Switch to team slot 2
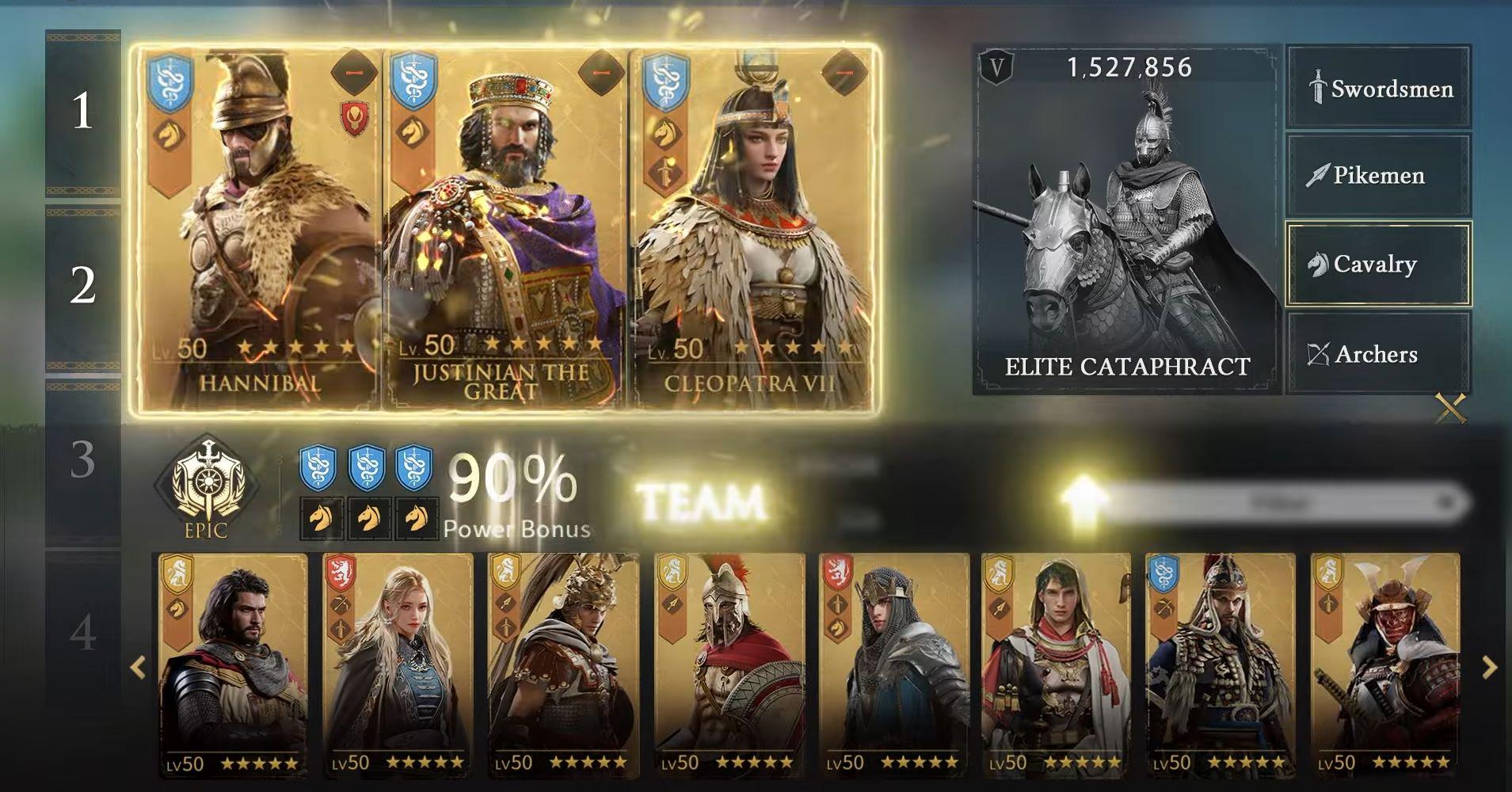 pos(83,285)
